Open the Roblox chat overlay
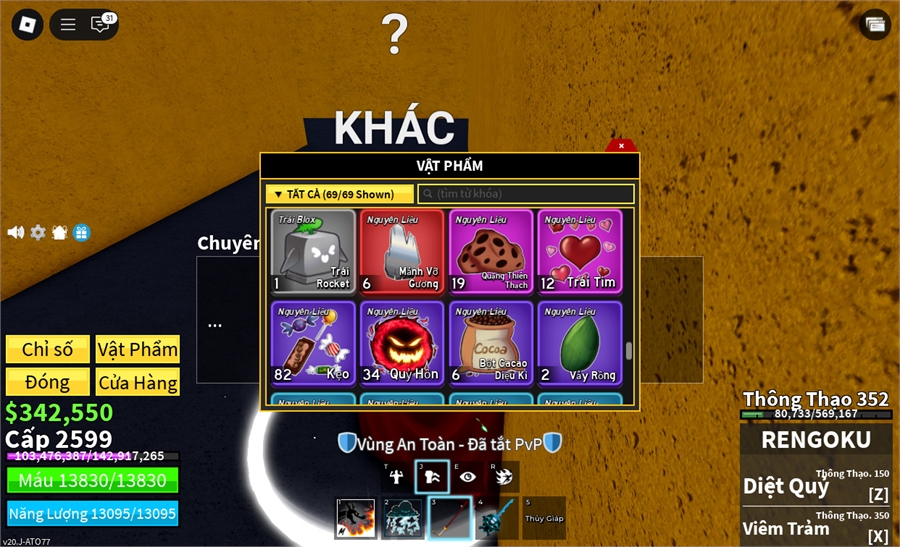This screenshot has height=547, width=900. [x=101, y=24]
